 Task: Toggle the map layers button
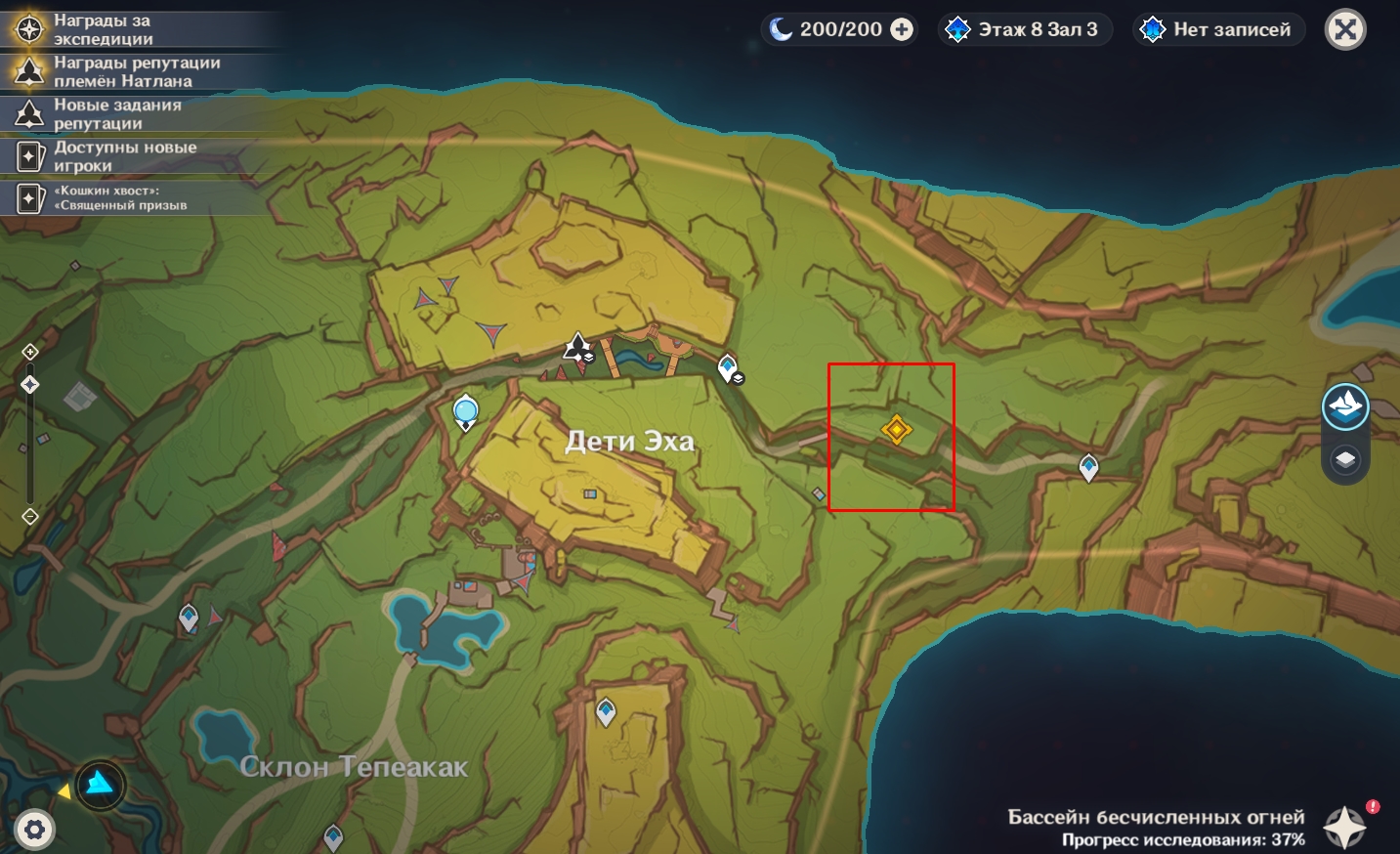click(1345, 459)
